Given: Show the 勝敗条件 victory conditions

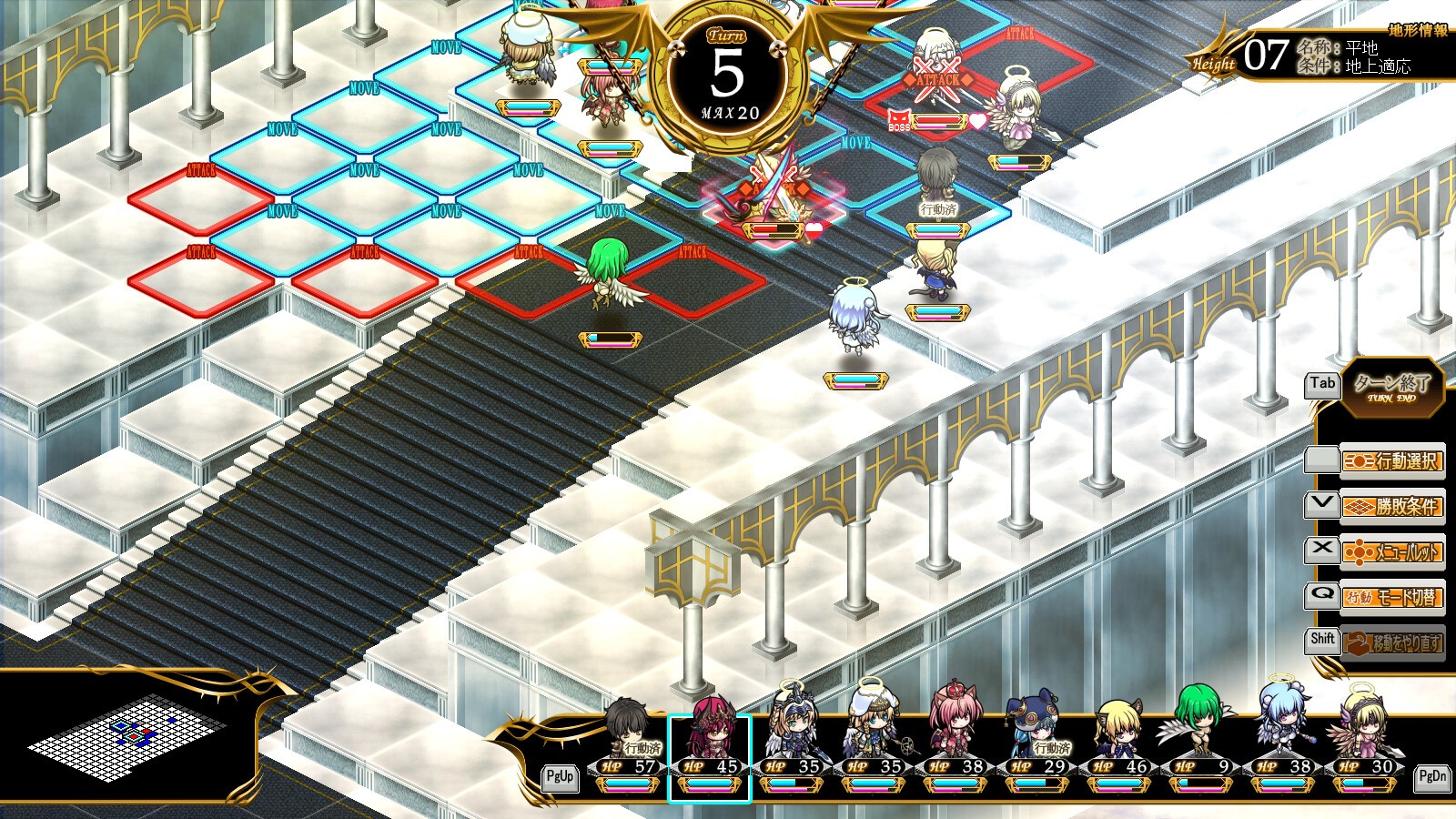Looking at the screenshot, I should click(1392, 506).
